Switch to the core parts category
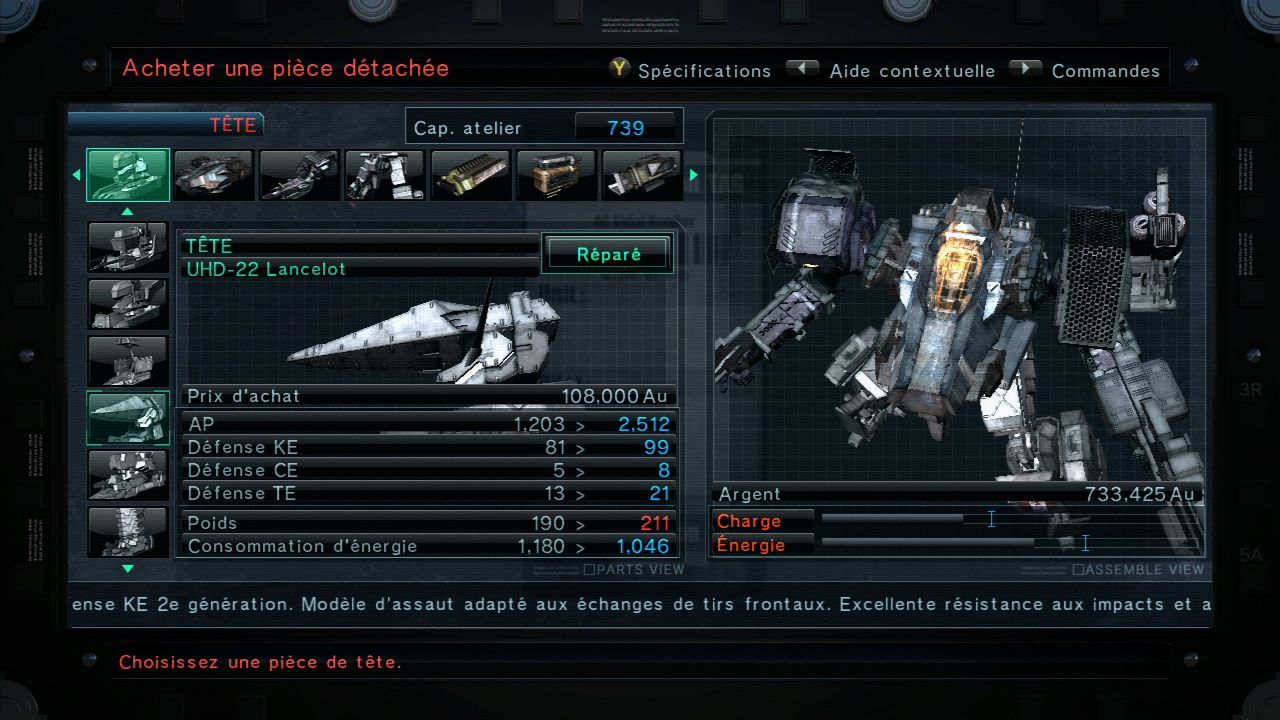This screenshot has height=720, width=1280. [x=213, y=175]
